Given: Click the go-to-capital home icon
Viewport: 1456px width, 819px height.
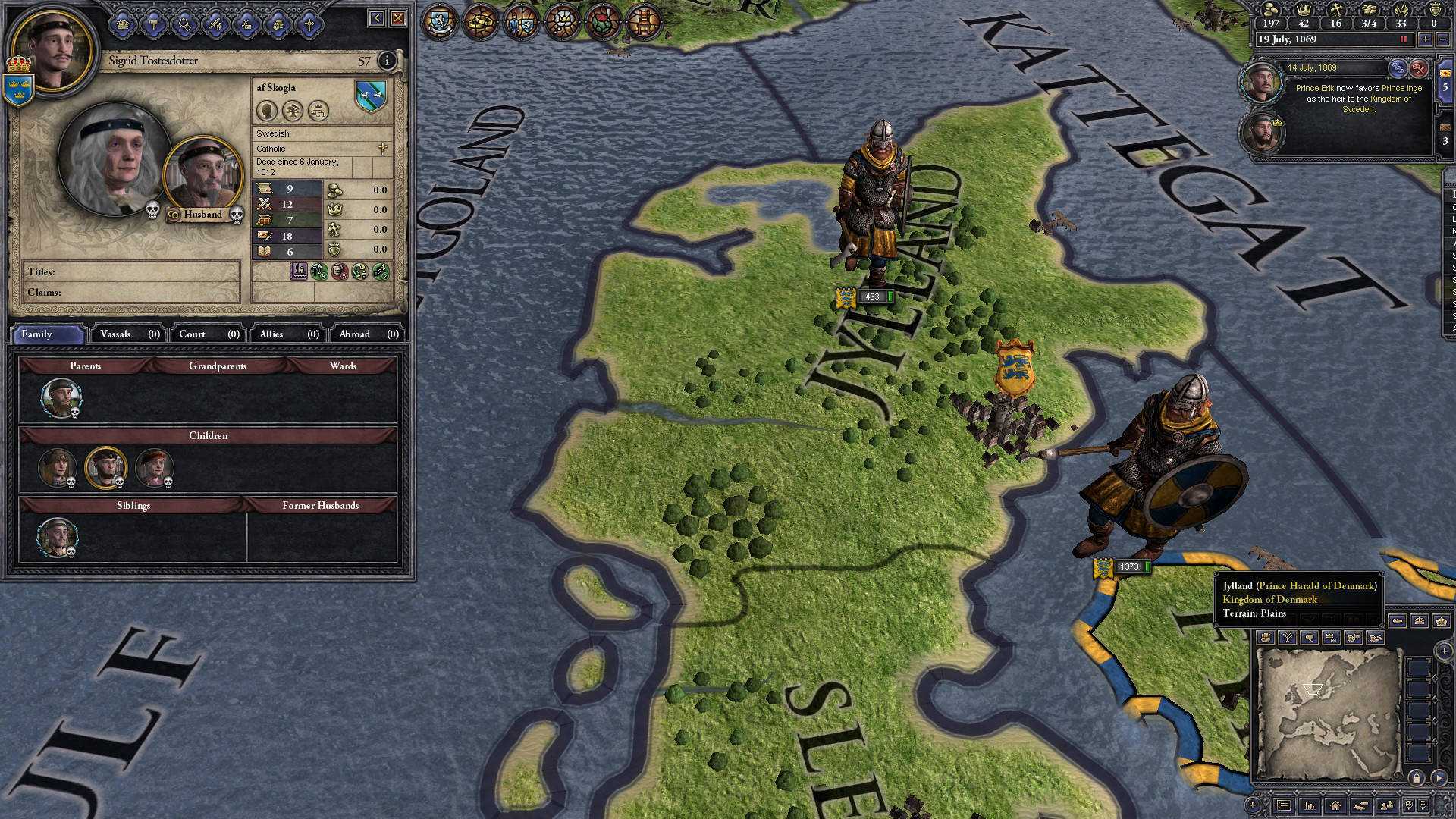Looking at the screenshot, I should [x=1335, y=805].
